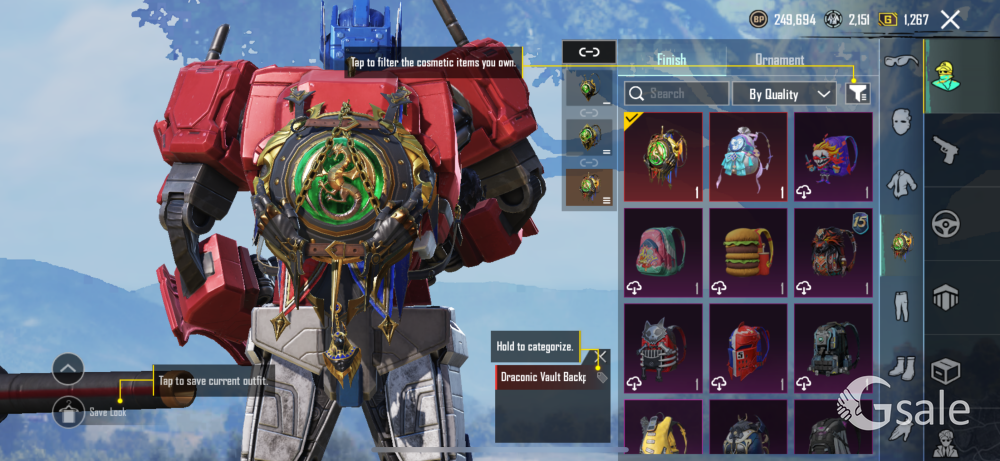Open the jacket outfit category

pos(902,184)
